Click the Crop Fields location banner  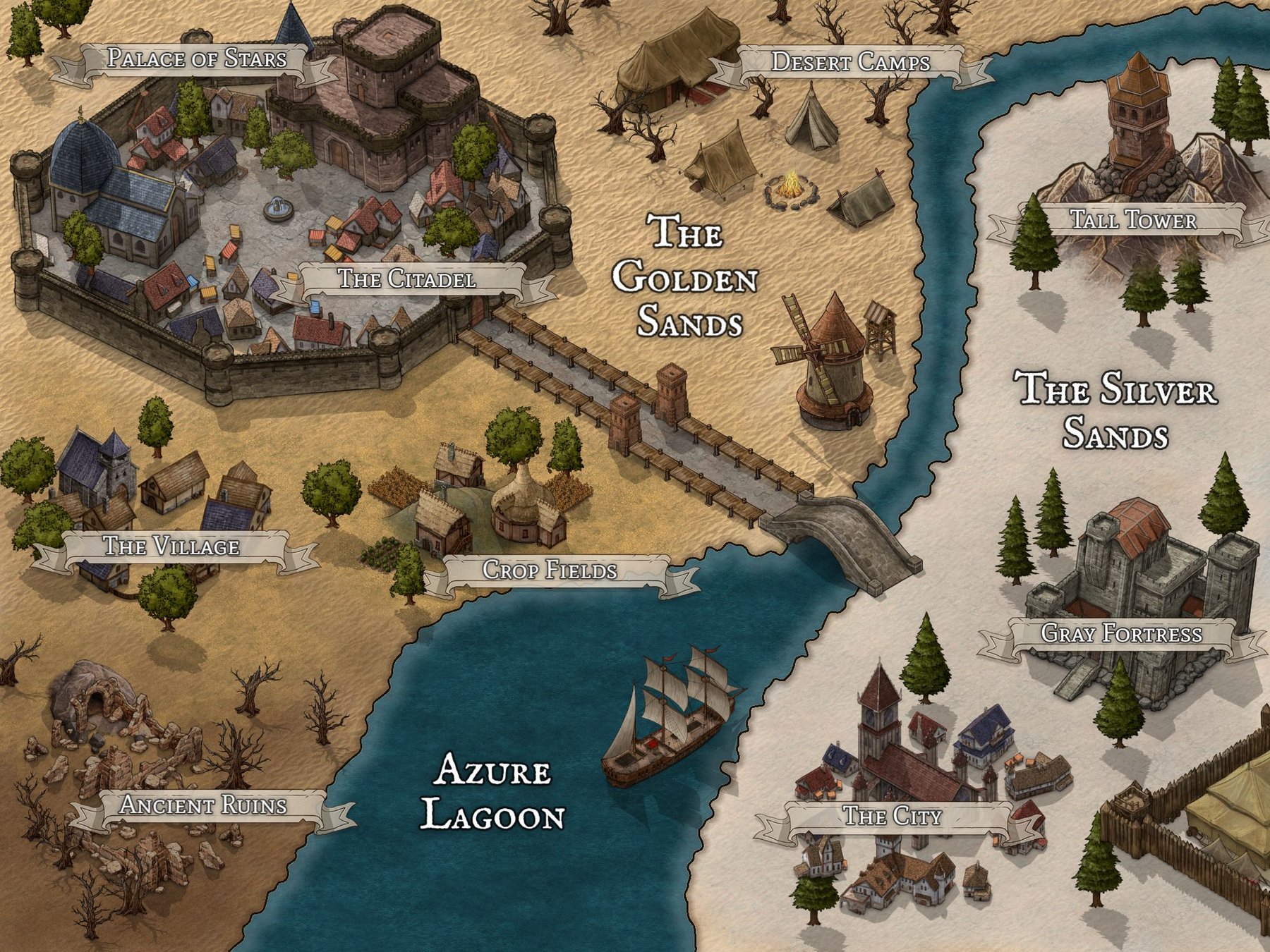click(x=550, y=570)
